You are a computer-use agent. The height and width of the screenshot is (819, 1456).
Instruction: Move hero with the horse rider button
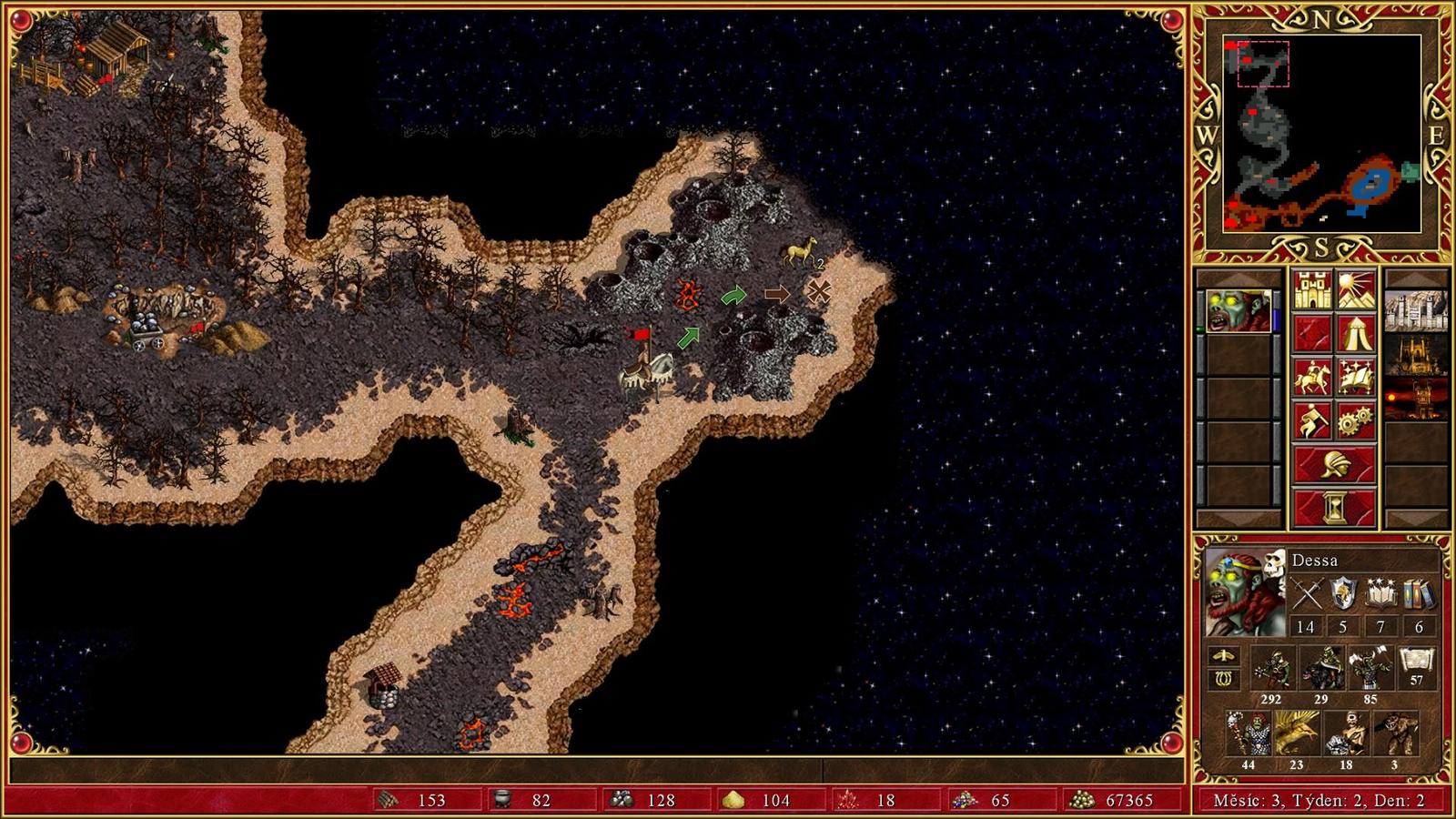pos(1311,377)
